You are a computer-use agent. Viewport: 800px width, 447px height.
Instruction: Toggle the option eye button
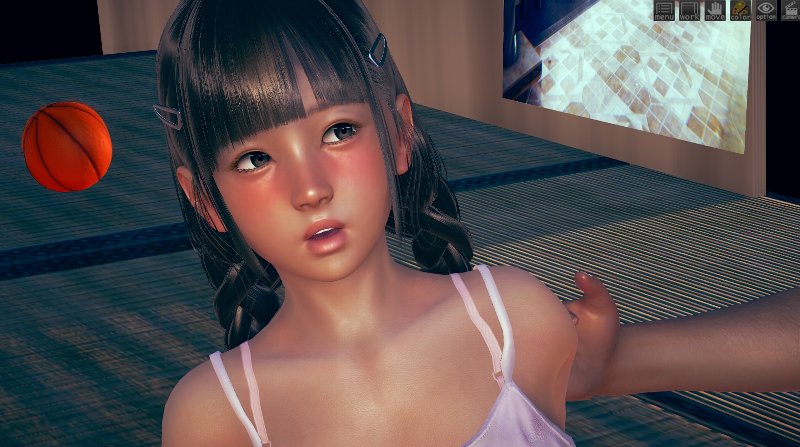point(766,11)
